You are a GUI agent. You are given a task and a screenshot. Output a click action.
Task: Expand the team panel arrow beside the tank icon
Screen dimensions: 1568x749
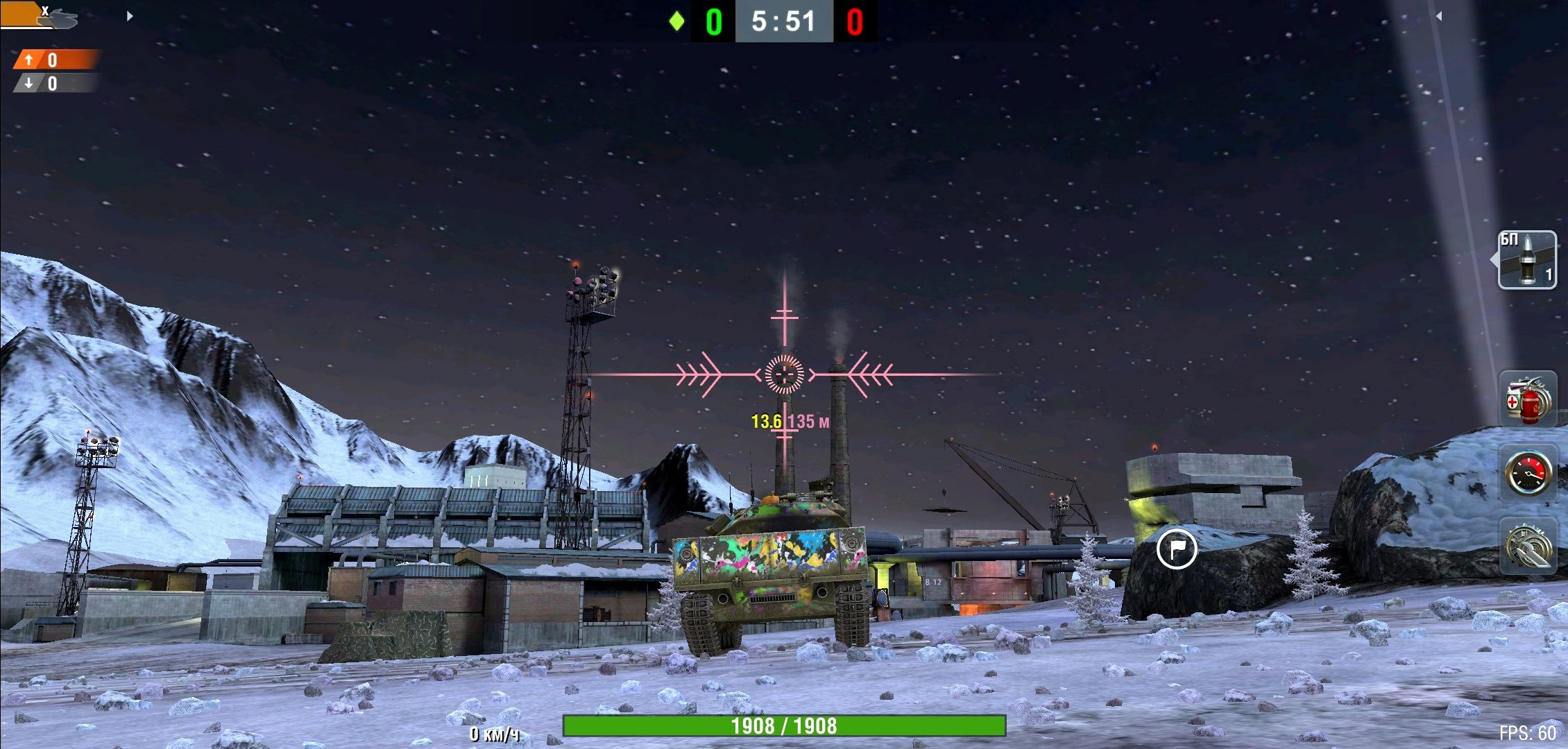click(130, 16)
